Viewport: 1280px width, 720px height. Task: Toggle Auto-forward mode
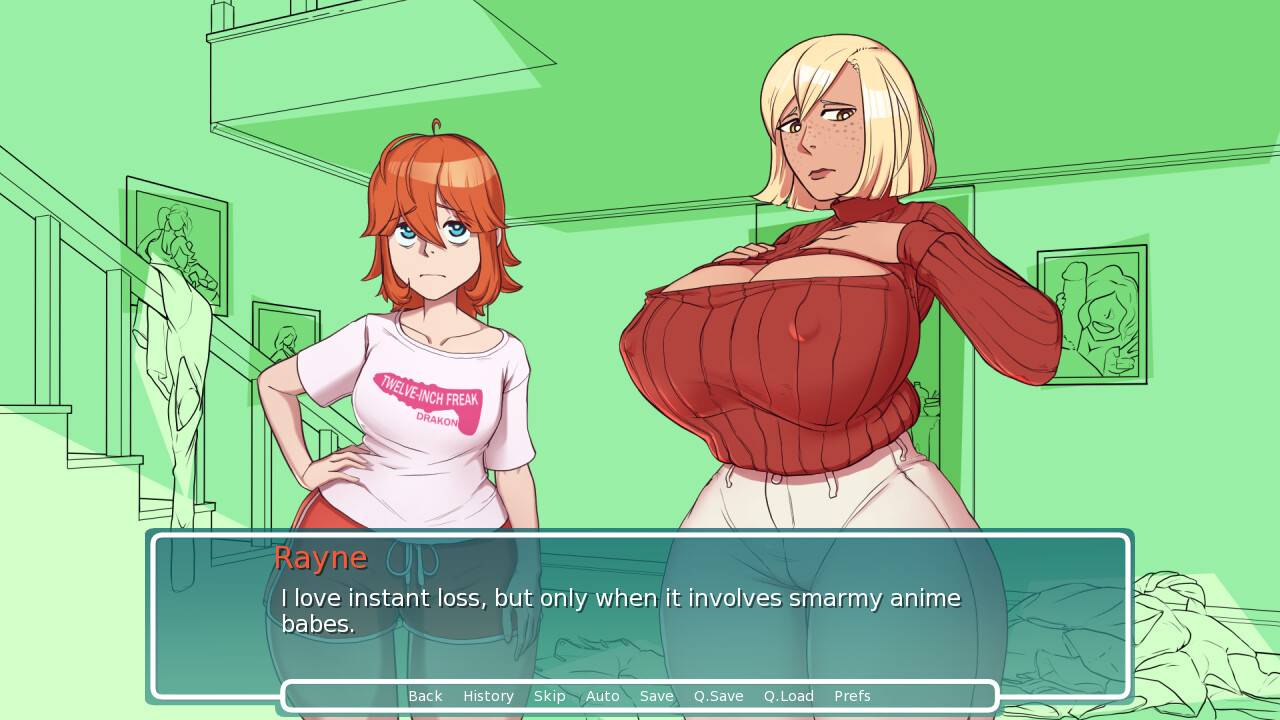click(602, 696)
